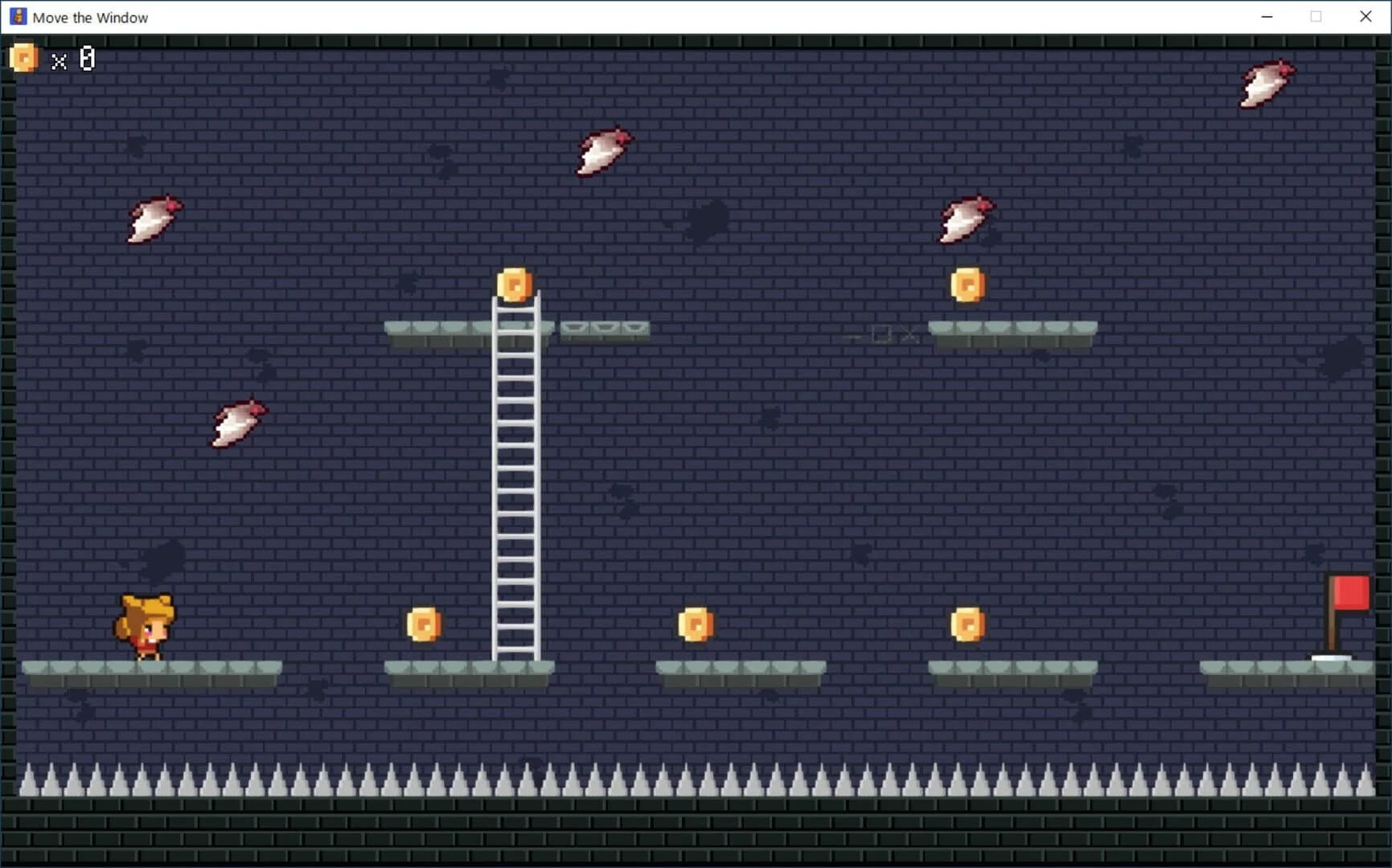
Task: Click the faint square glyph in the wall
Action: [x=881, y=335]
